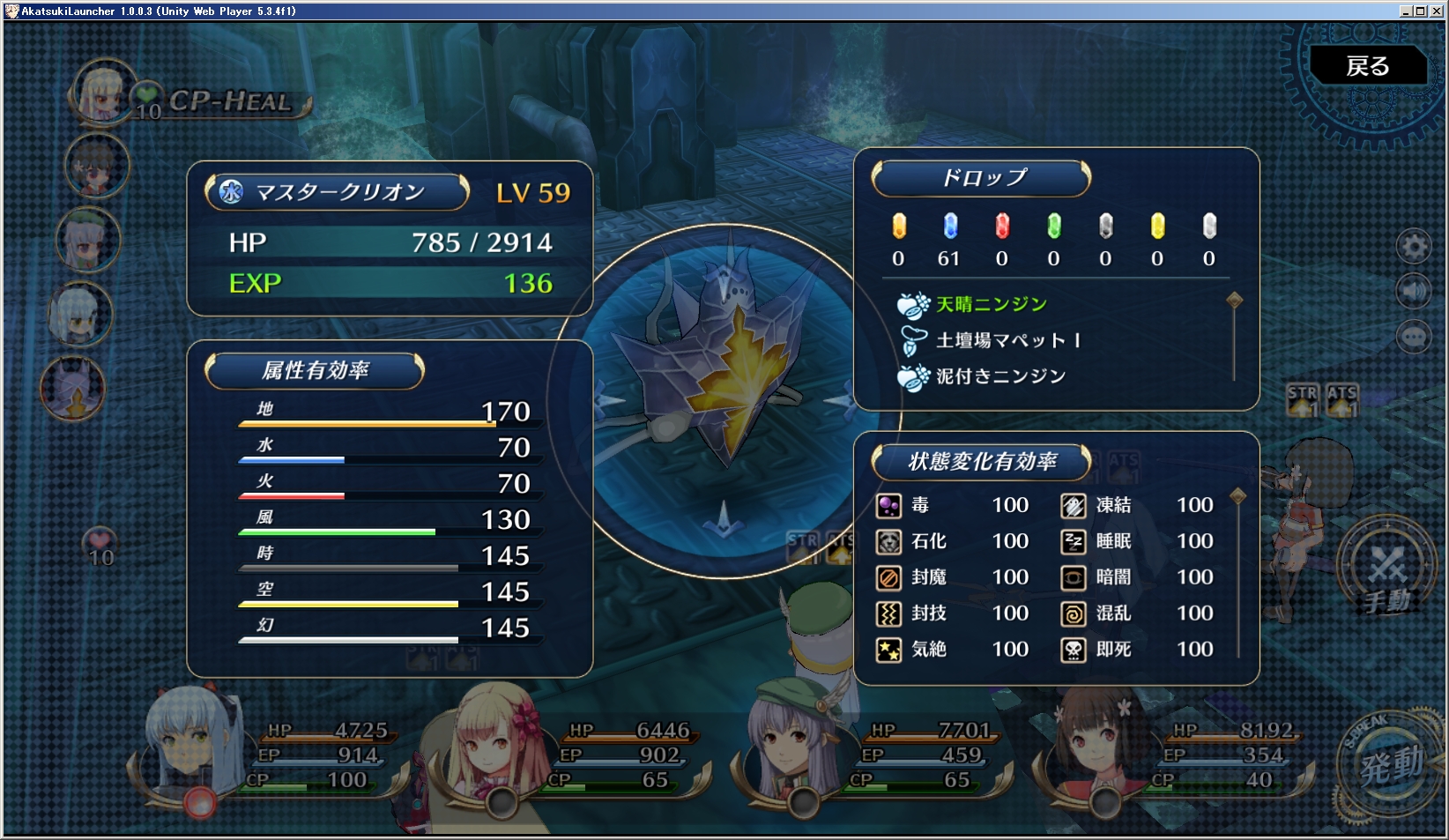This screenshot has height=840, width=1449.
Task: Activate the 発動 S-Break button
Action: [1390, 765]
